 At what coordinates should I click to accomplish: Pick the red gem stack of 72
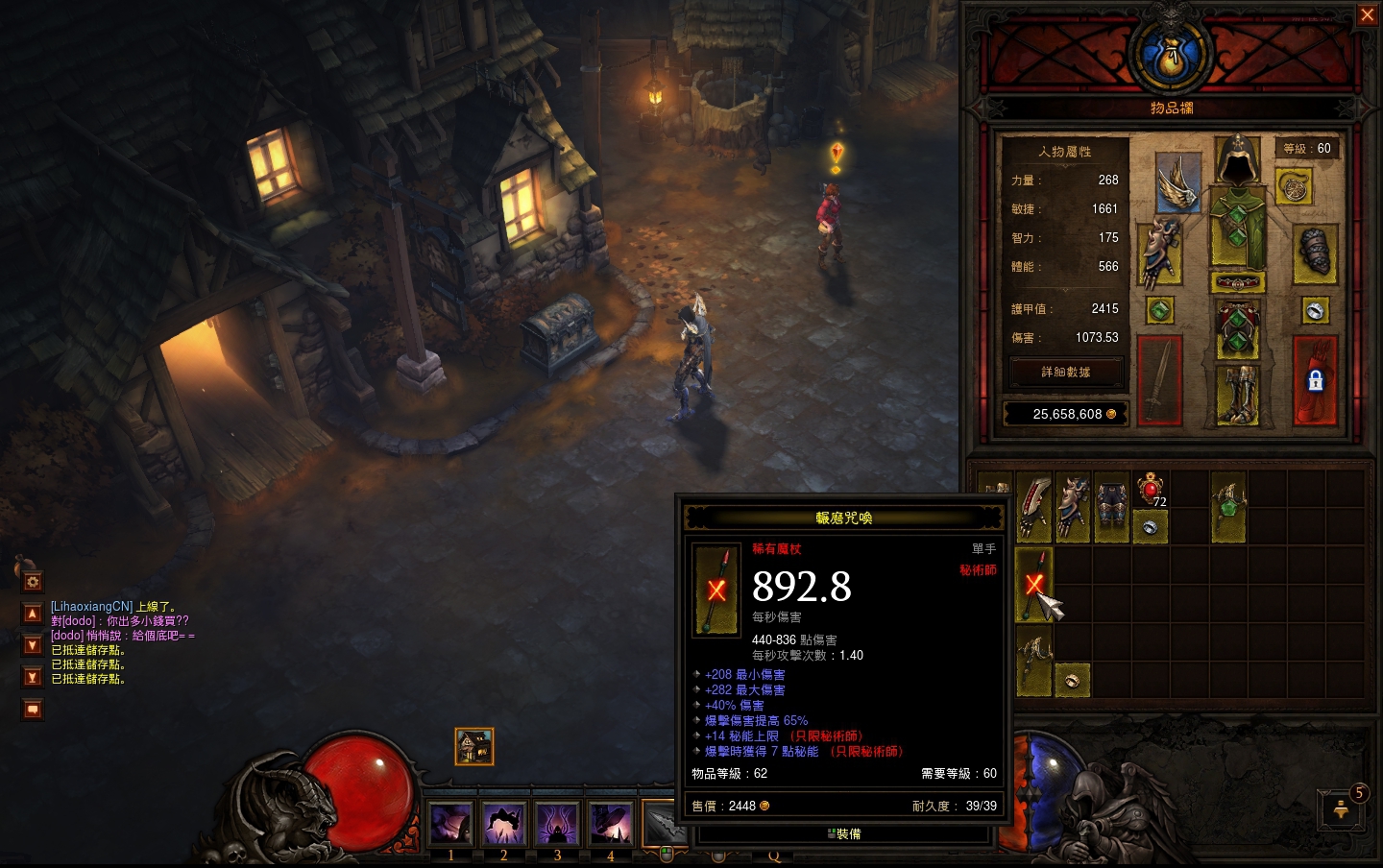[1150, 490]
